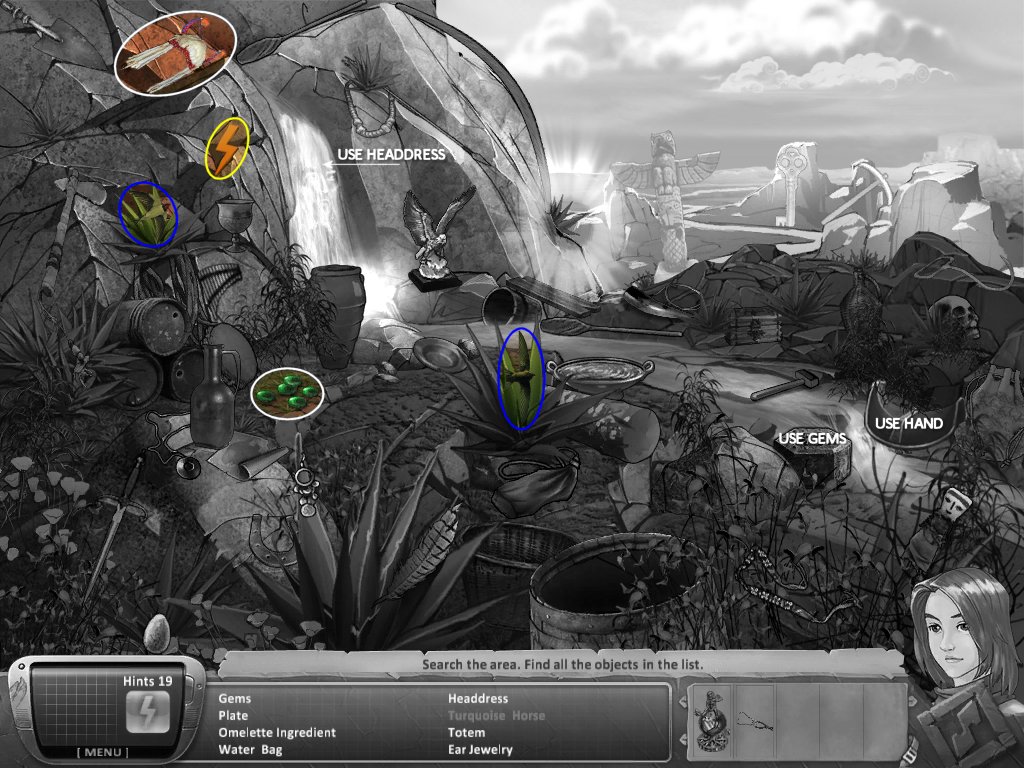Collect the blue-circled corn beside the goblet
The image size is (1024, 768).
(x=147, y=213)
